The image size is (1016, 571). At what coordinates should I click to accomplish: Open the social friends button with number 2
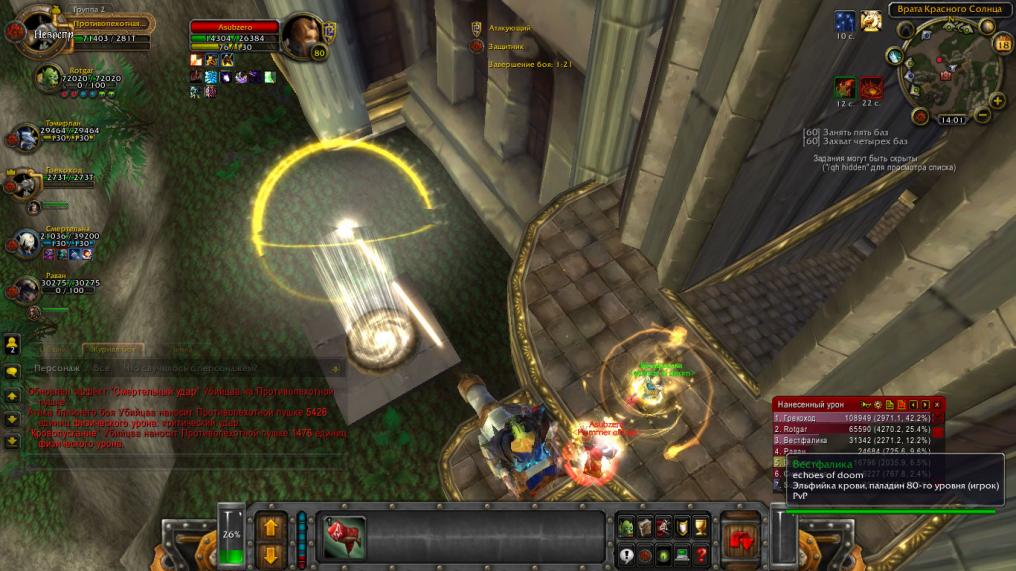(x=13, y=345)
